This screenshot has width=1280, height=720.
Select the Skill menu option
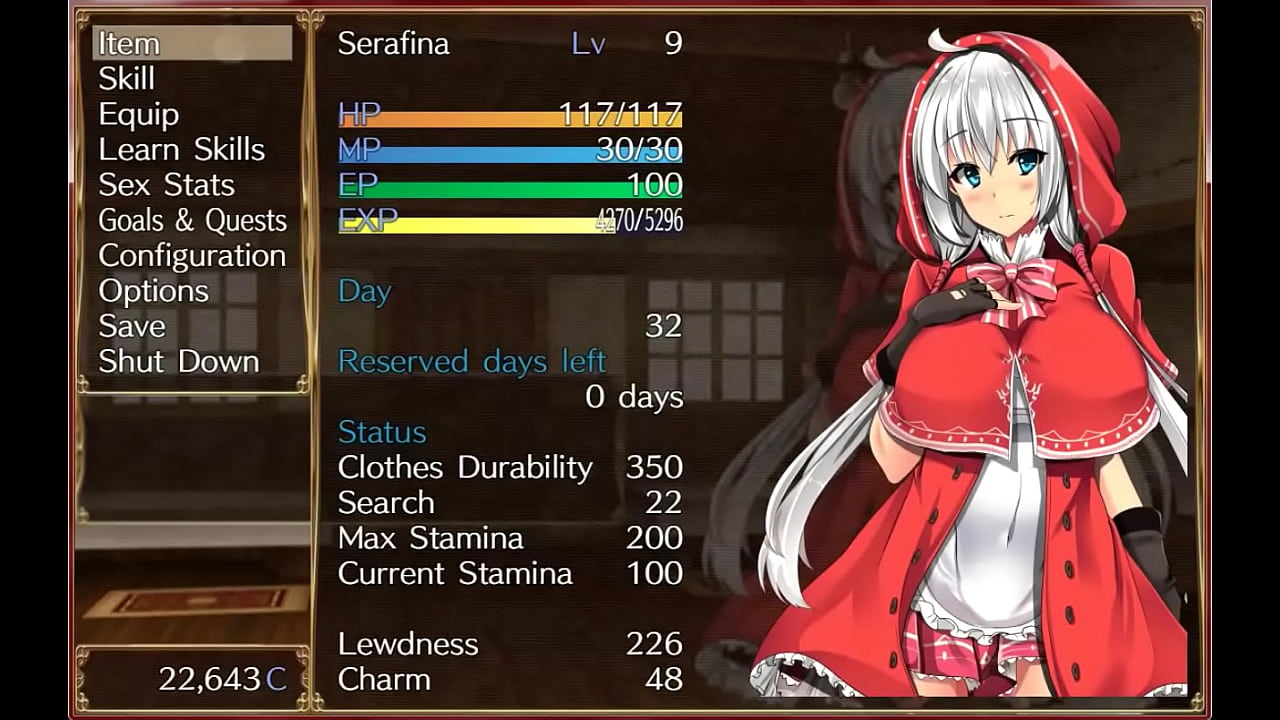(127, 79)
